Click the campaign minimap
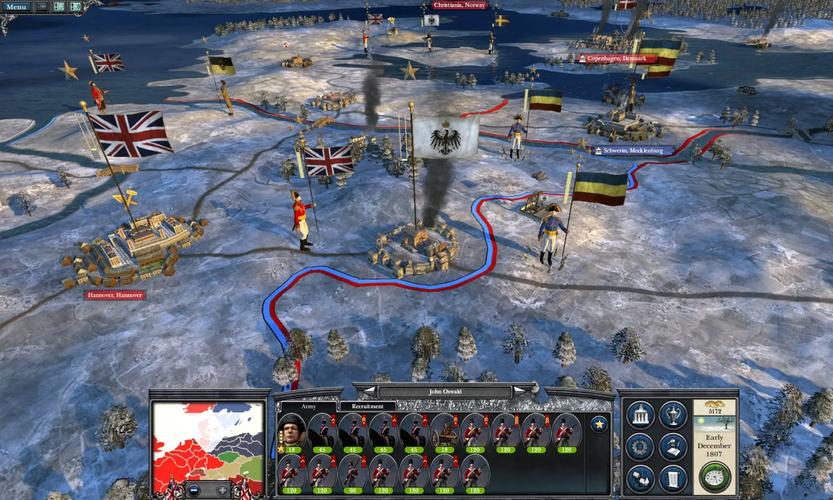Screen dimensions: 833x500 tap(208, 440)
